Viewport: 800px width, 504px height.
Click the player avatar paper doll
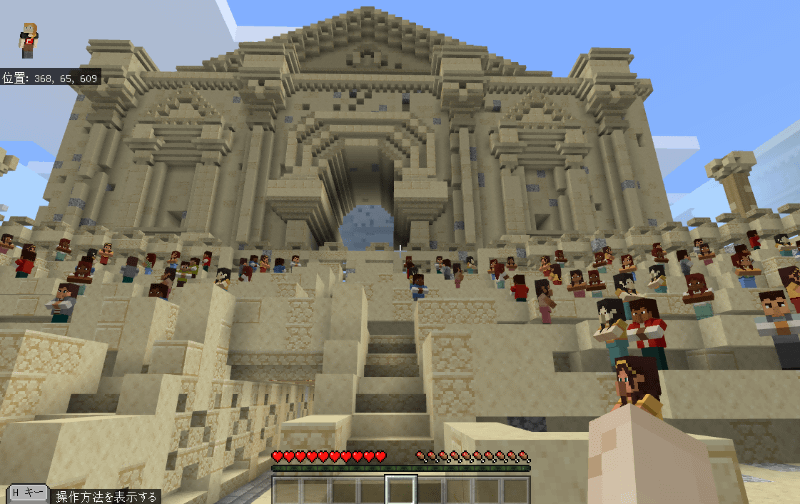(x=28, y=40)
